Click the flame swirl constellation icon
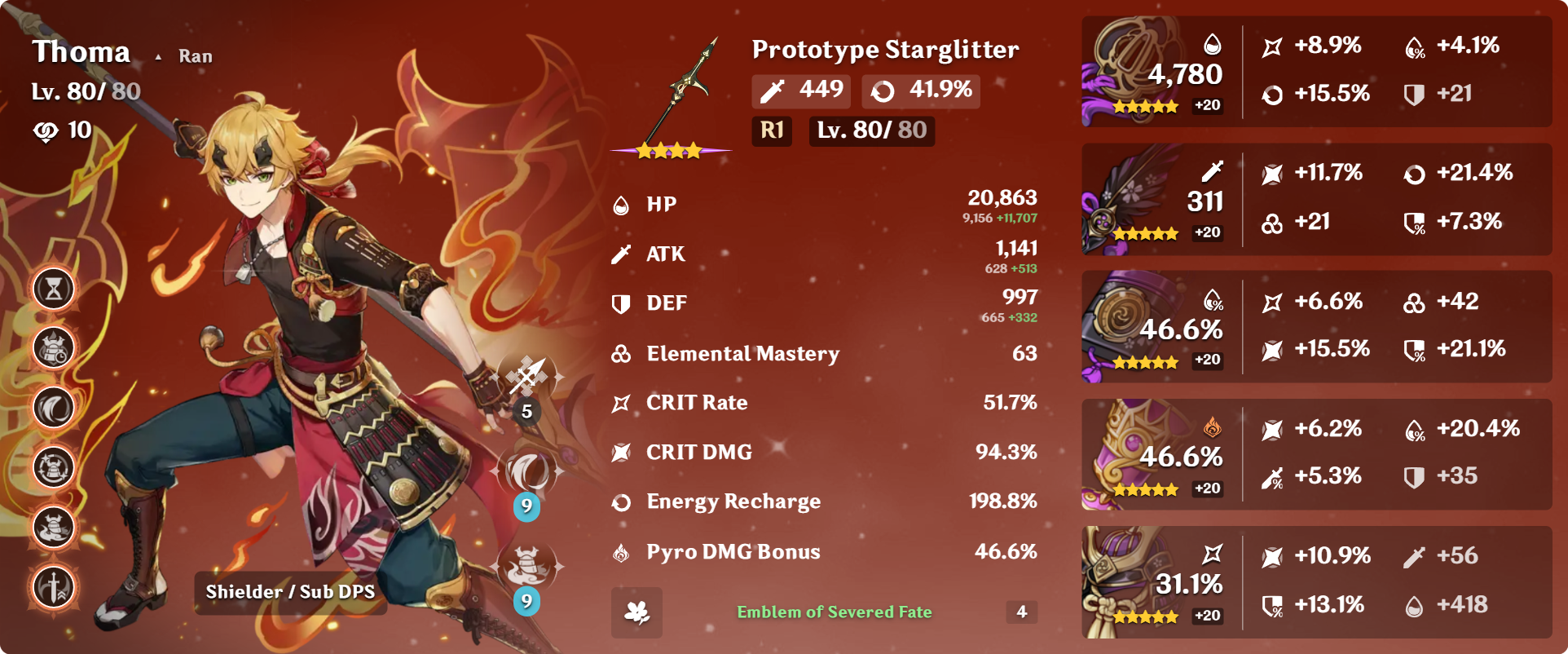This screenshot has width=1568, height=654. pyautogui.click(x=54, y=408)
